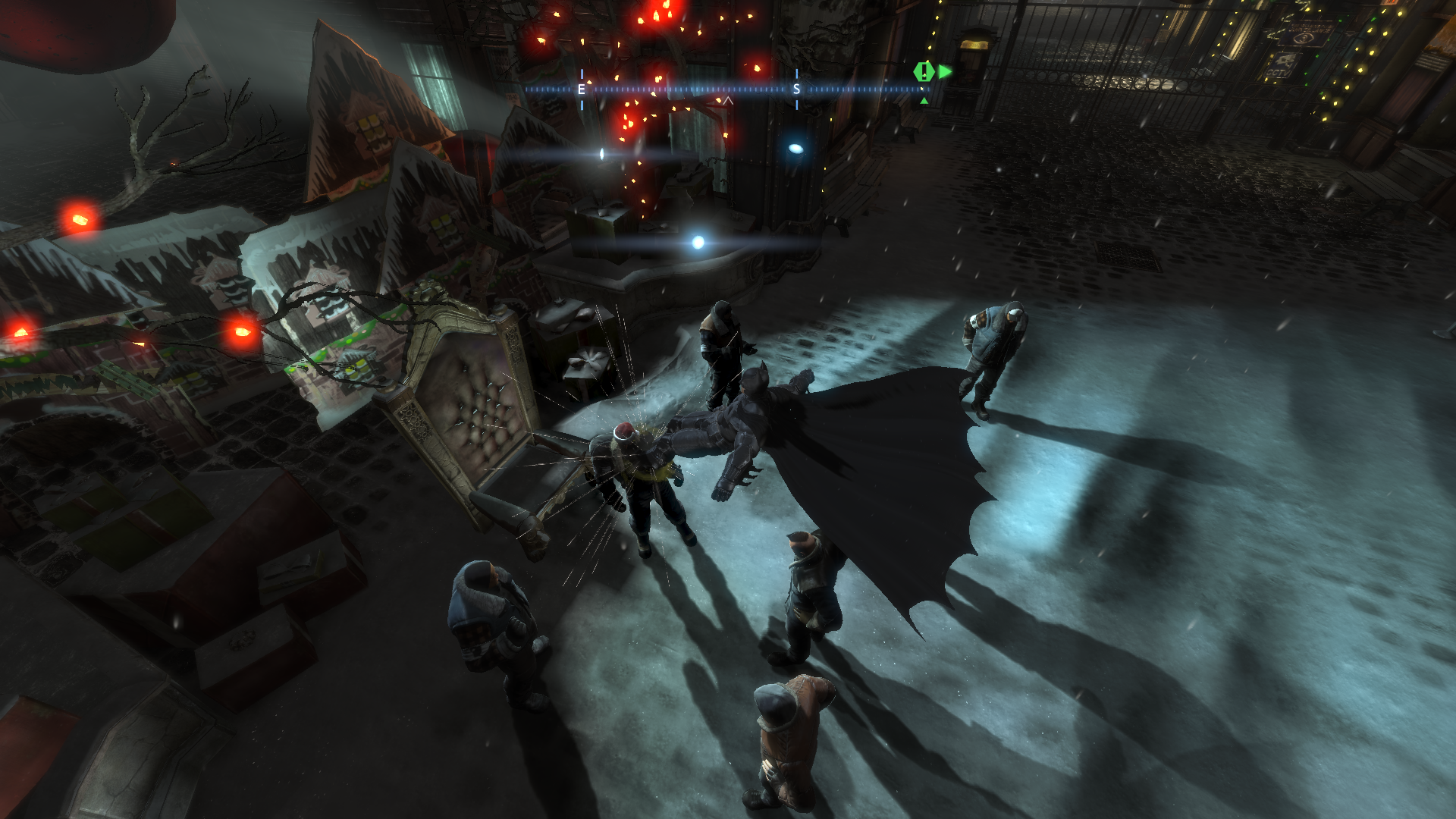
Task: Click the green exclamation objective marker
Action: coord(923,72)
